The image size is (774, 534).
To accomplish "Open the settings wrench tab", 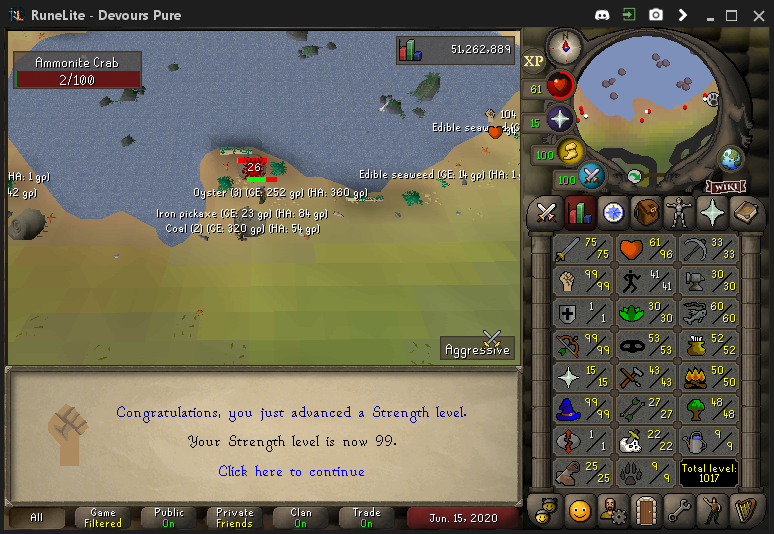I will point(679,510).
